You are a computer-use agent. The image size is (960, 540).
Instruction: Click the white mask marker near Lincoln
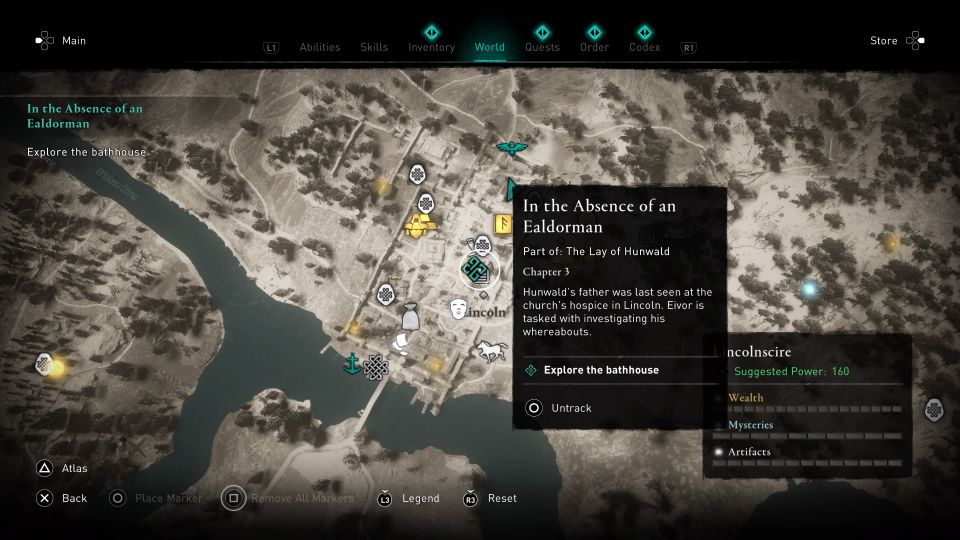click(x=459, y=308)
